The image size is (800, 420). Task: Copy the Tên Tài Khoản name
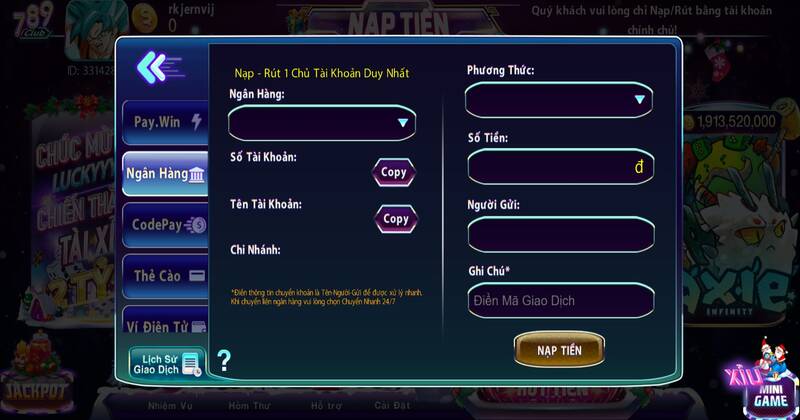point(396,219)
